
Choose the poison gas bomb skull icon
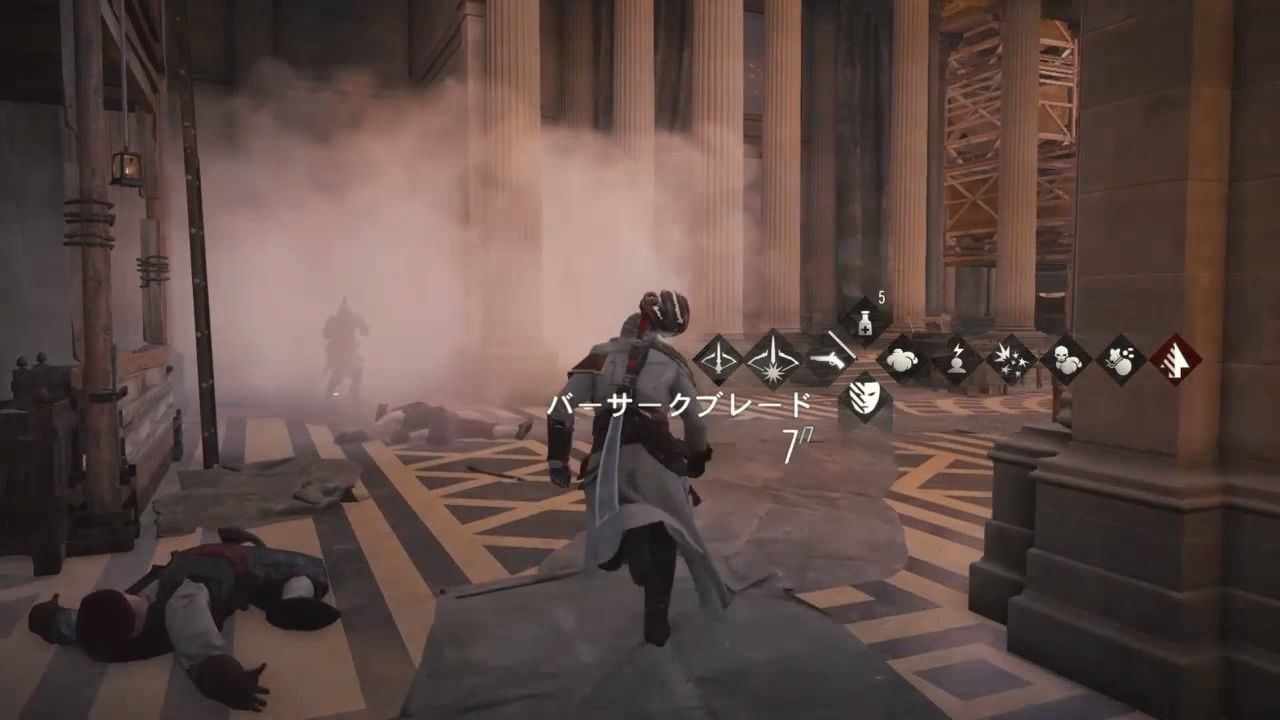[x=1066, y=360]
